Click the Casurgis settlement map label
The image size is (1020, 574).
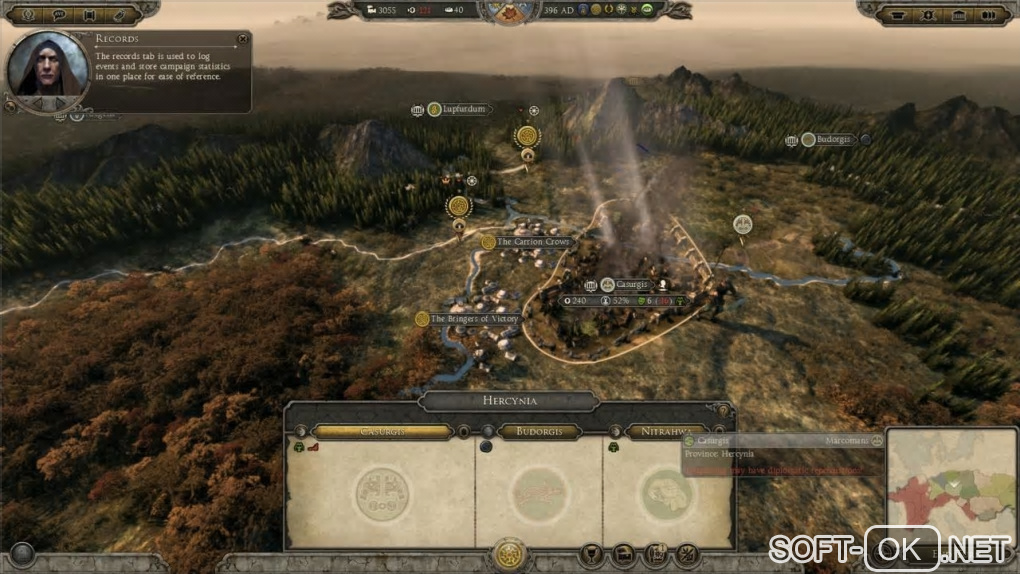coord(632,285)
